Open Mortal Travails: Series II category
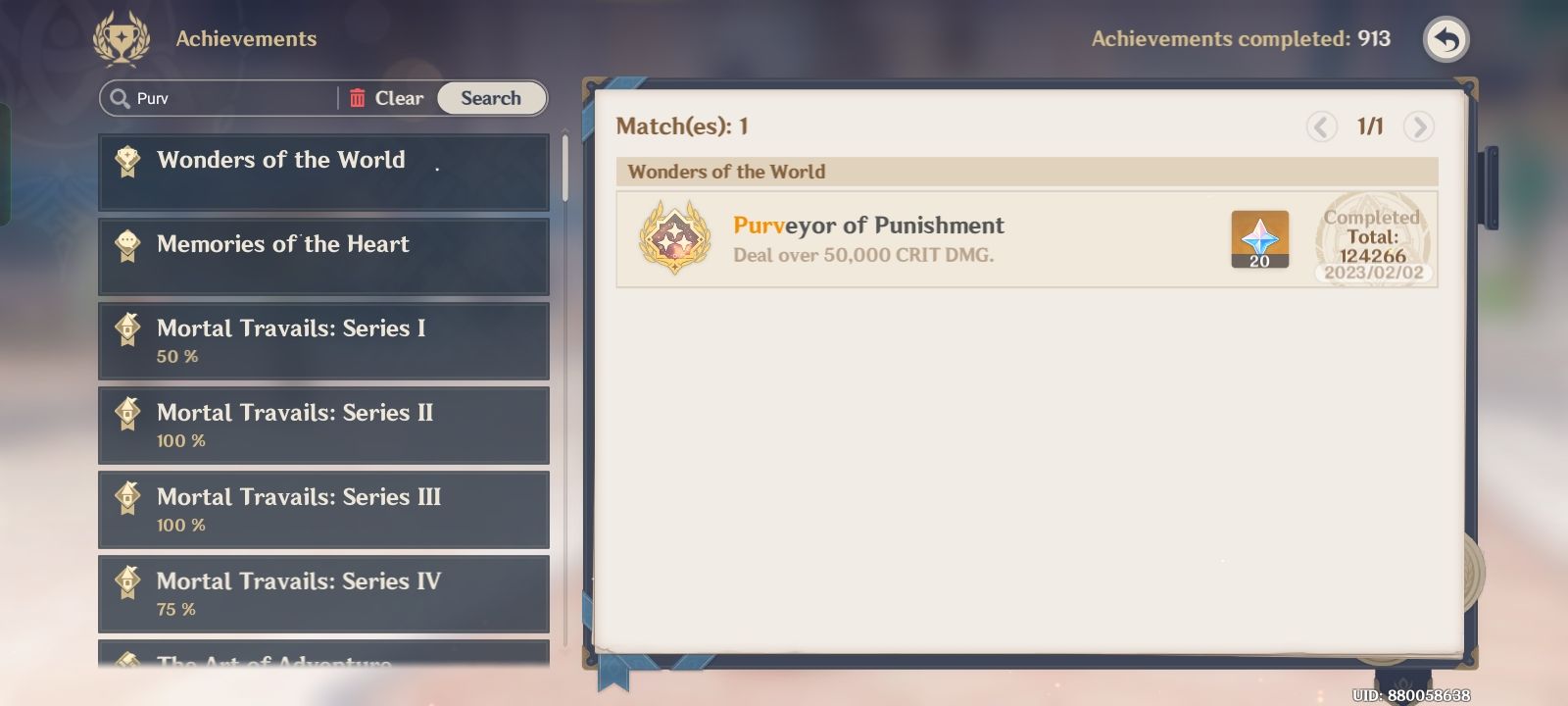1568x706 pixels. (x=323, y=425)
